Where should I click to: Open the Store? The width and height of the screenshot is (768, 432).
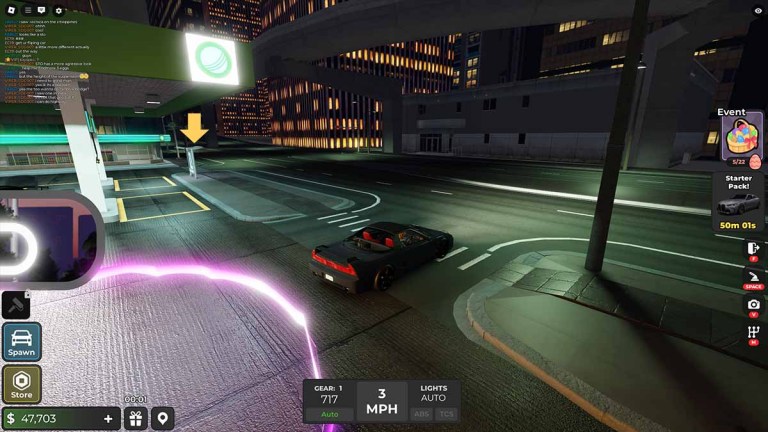pos(21,384)
